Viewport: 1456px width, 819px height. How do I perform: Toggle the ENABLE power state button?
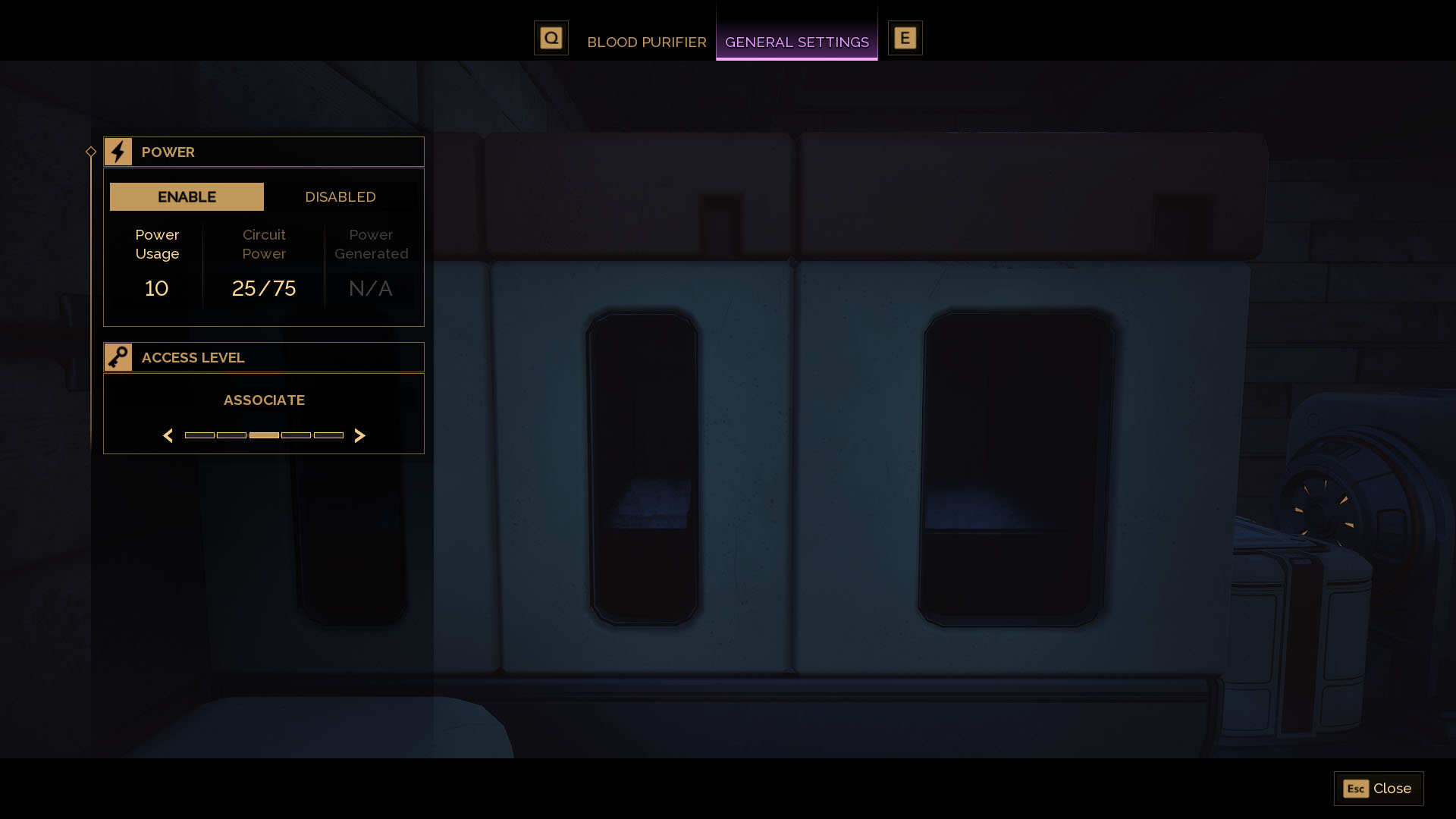point(187,196)
